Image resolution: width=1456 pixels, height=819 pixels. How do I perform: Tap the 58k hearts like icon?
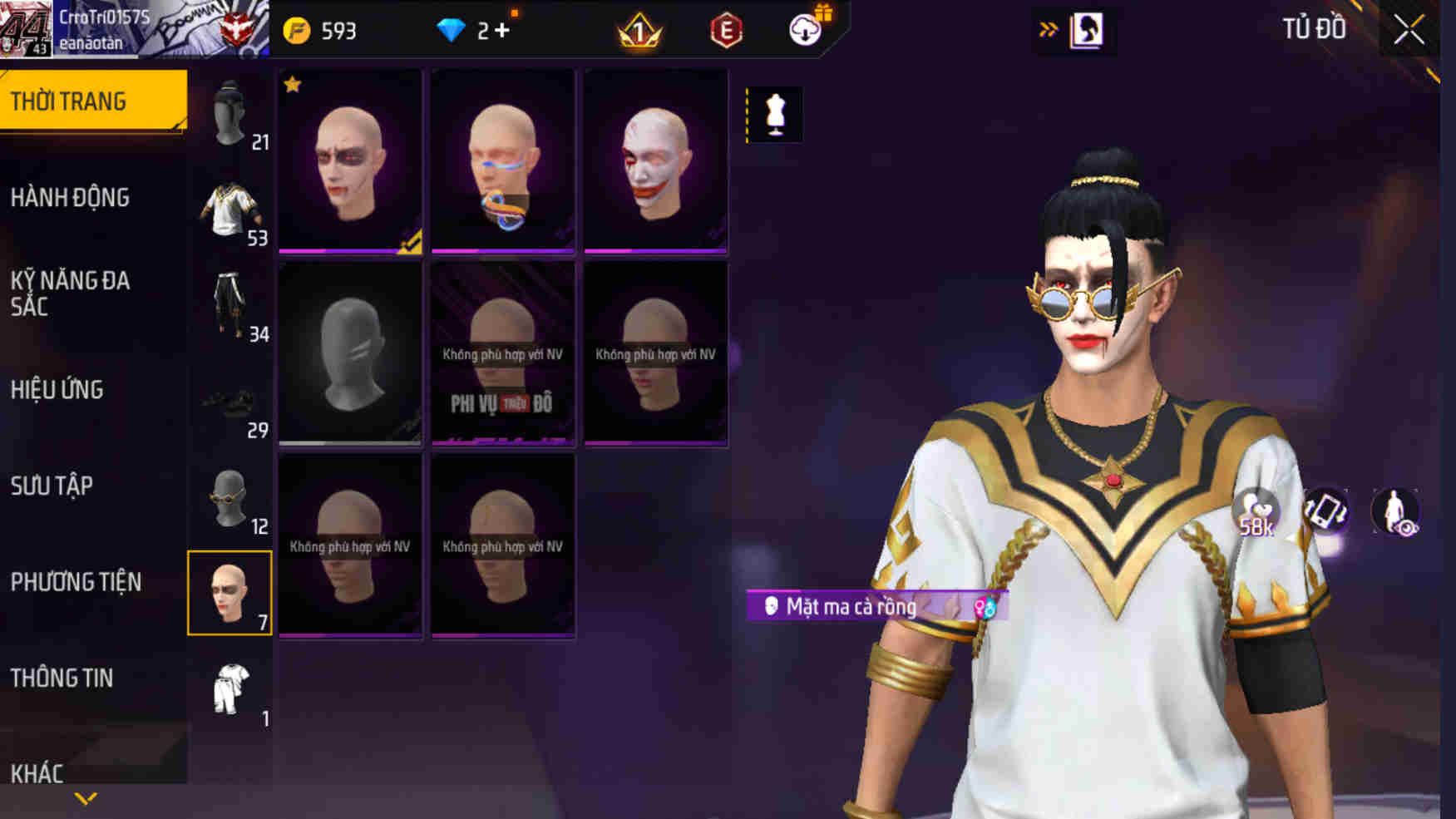[x=1256, y=513]
